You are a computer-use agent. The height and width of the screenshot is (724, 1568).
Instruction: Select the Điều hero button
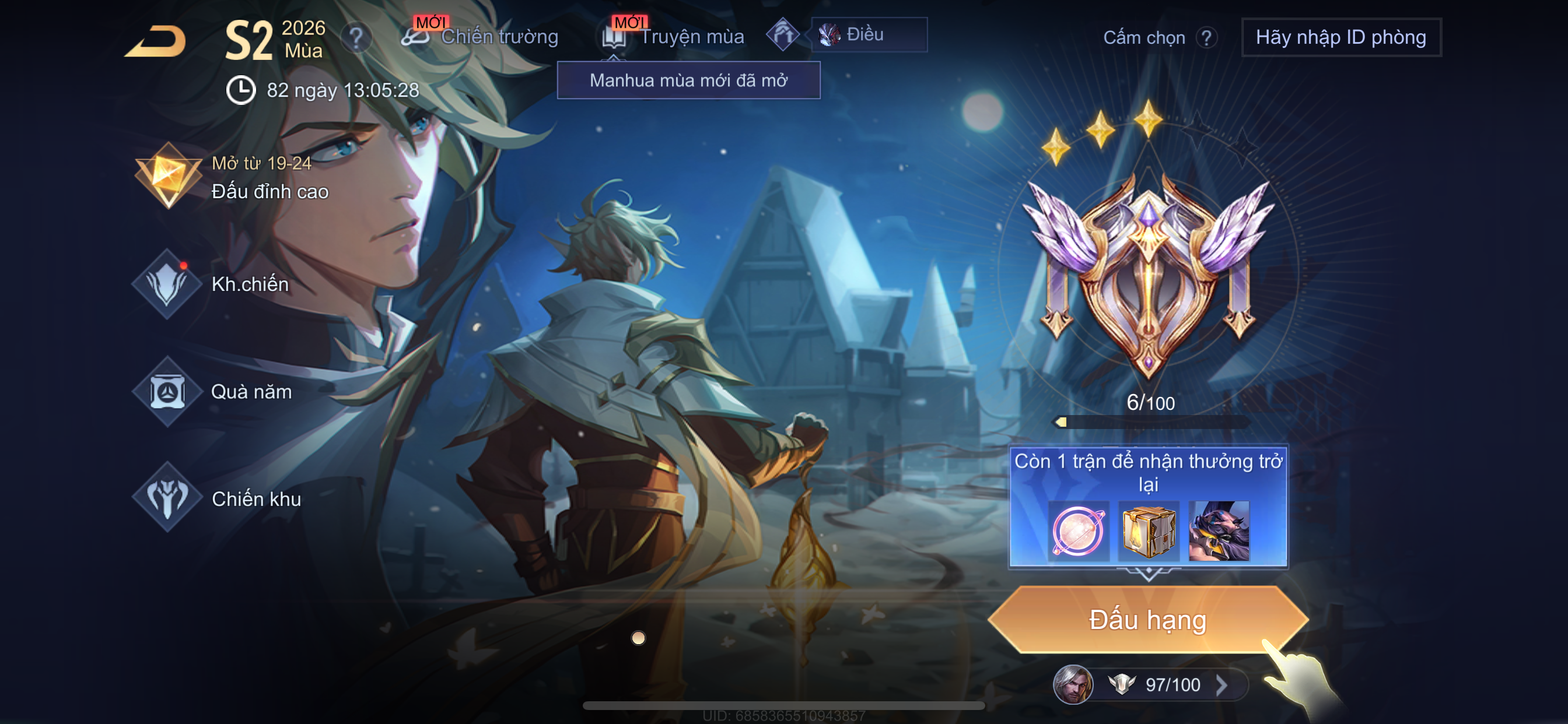click(x=868, y=34)
